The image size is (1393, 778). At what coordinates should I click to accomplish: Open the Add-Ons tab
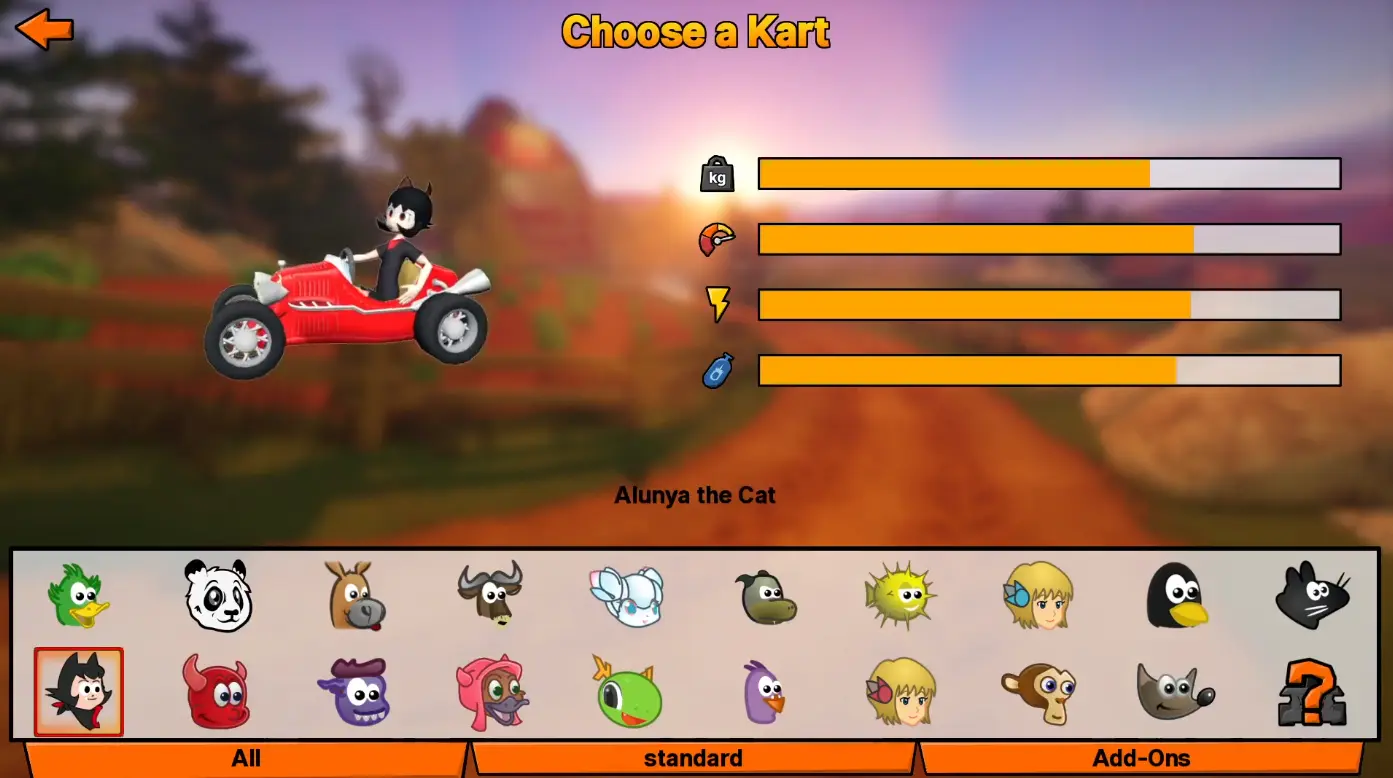[1141, 758]
